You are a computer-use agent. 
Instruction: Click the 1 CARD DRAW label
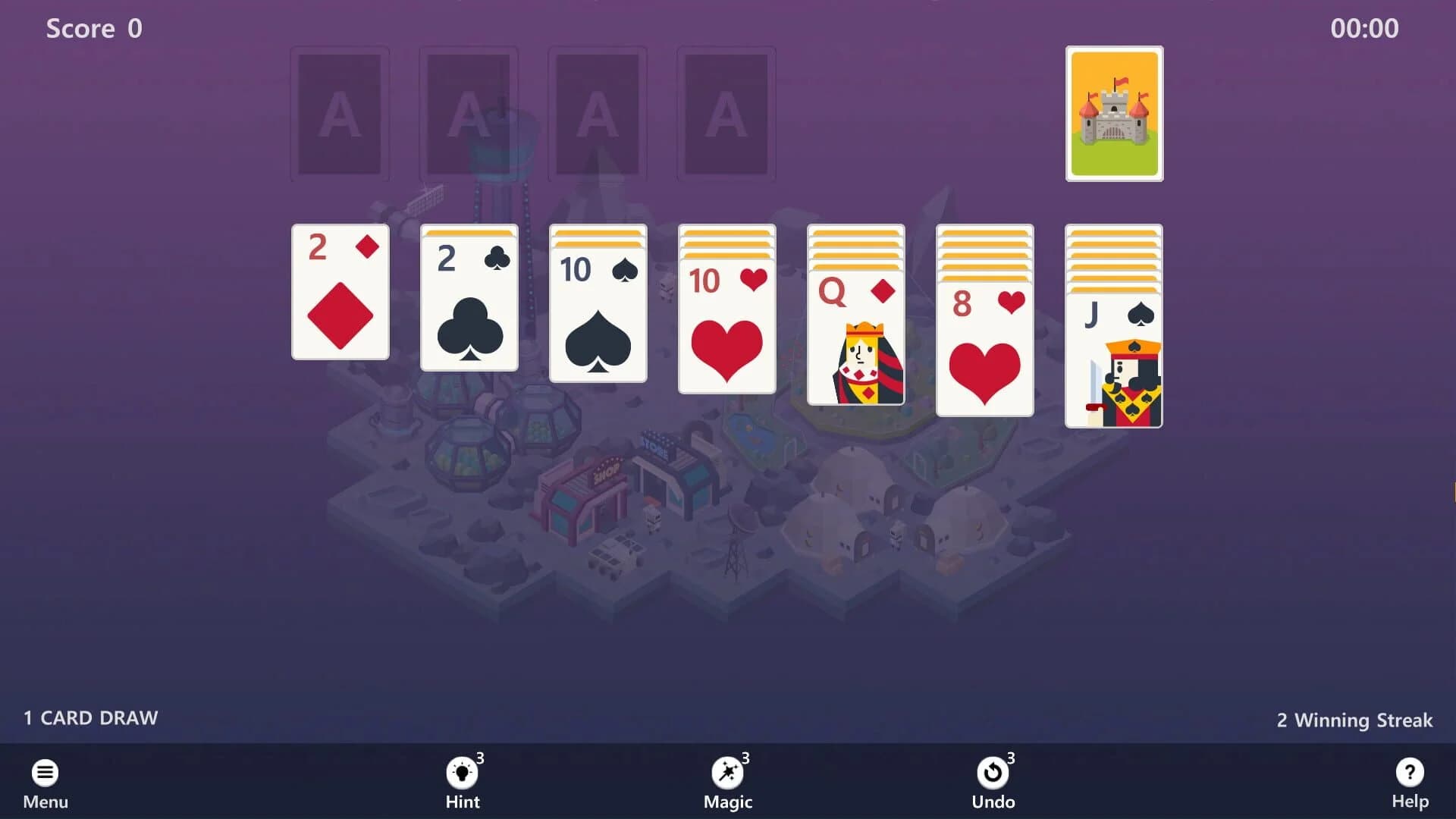(90, 718)
